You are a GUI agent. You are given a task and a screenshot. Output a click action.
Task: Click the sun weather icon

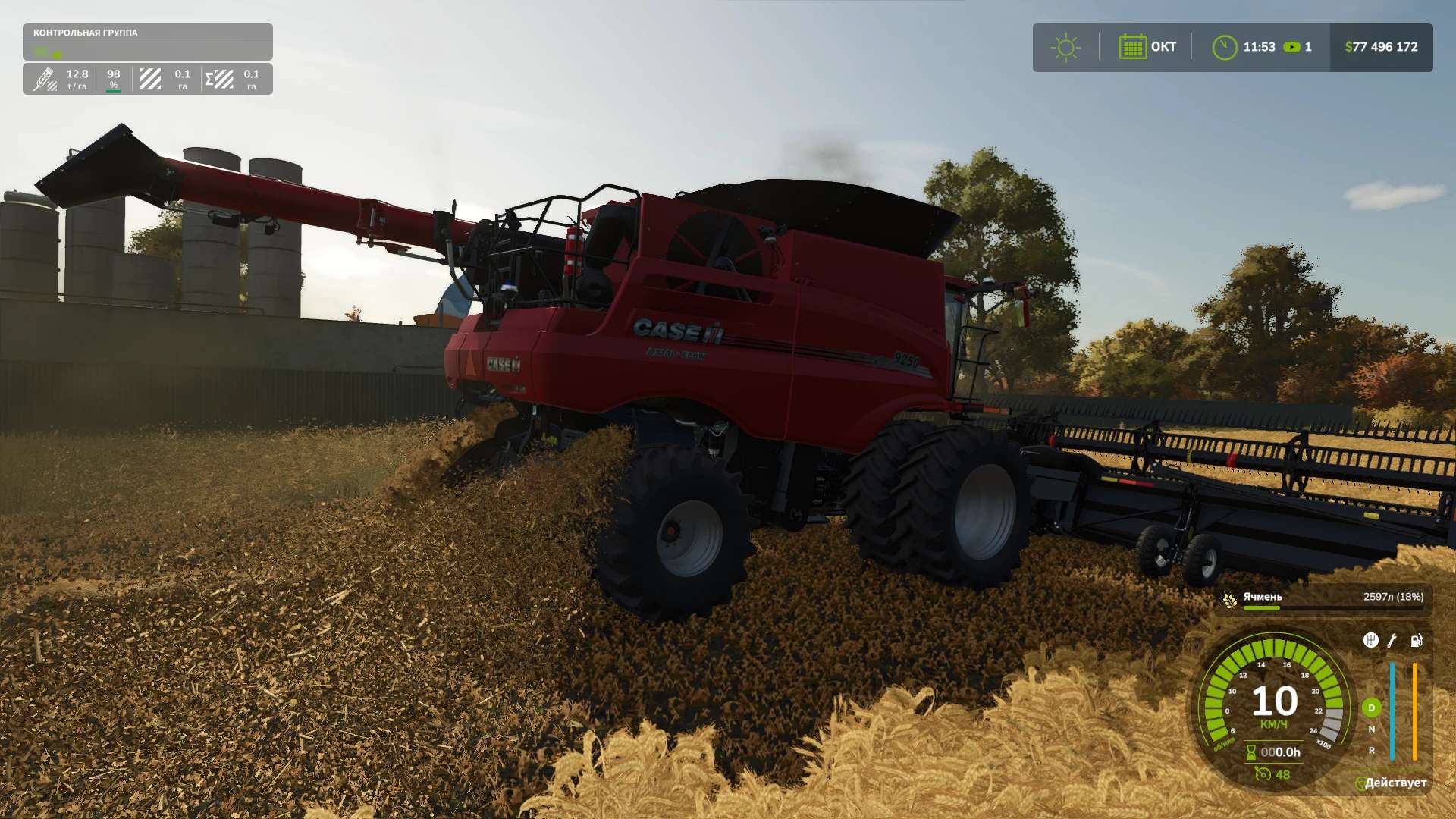[x=1065, y=47]
